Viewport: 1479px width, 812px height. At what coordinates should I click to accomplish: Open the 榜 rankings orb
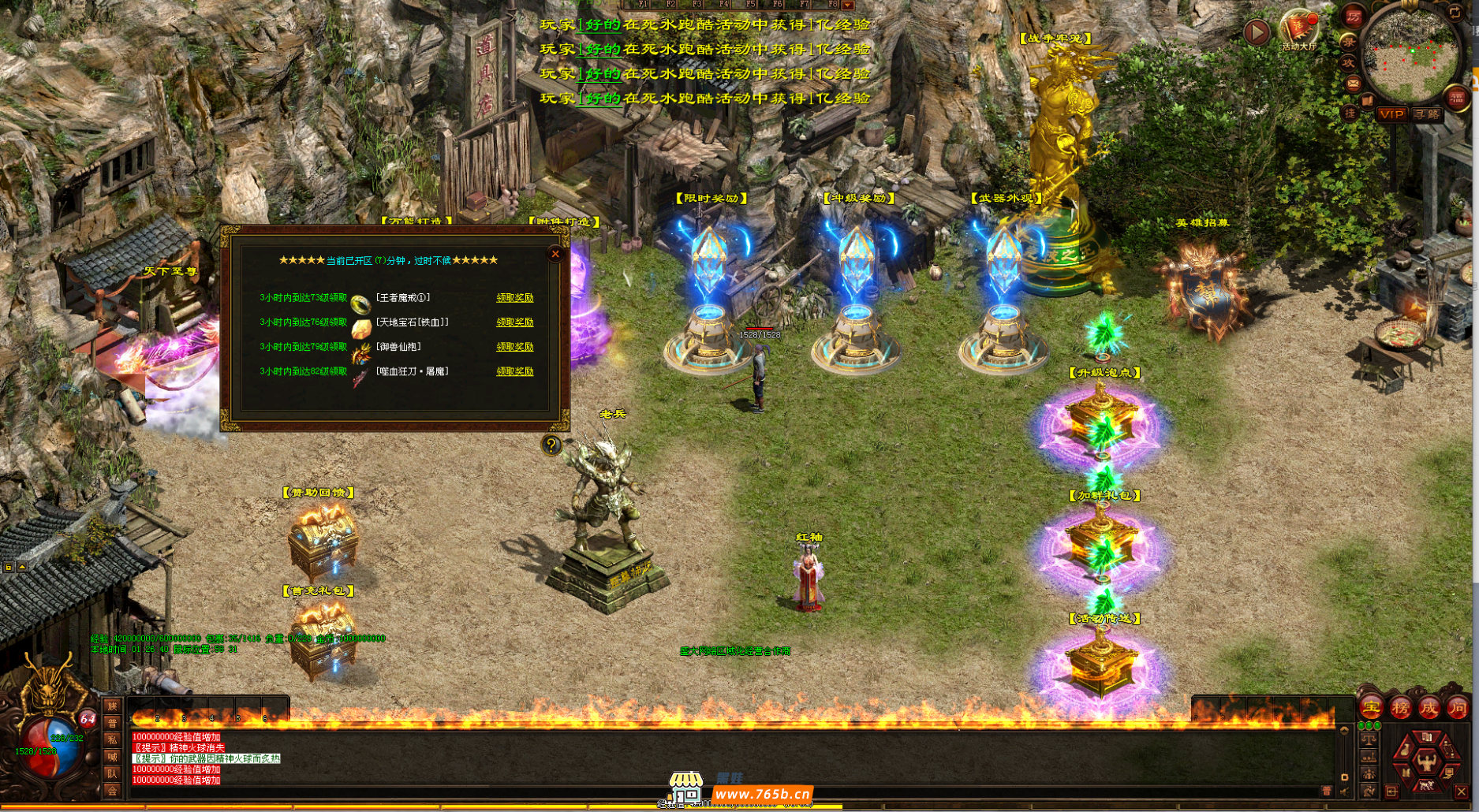coord(1400,708)
